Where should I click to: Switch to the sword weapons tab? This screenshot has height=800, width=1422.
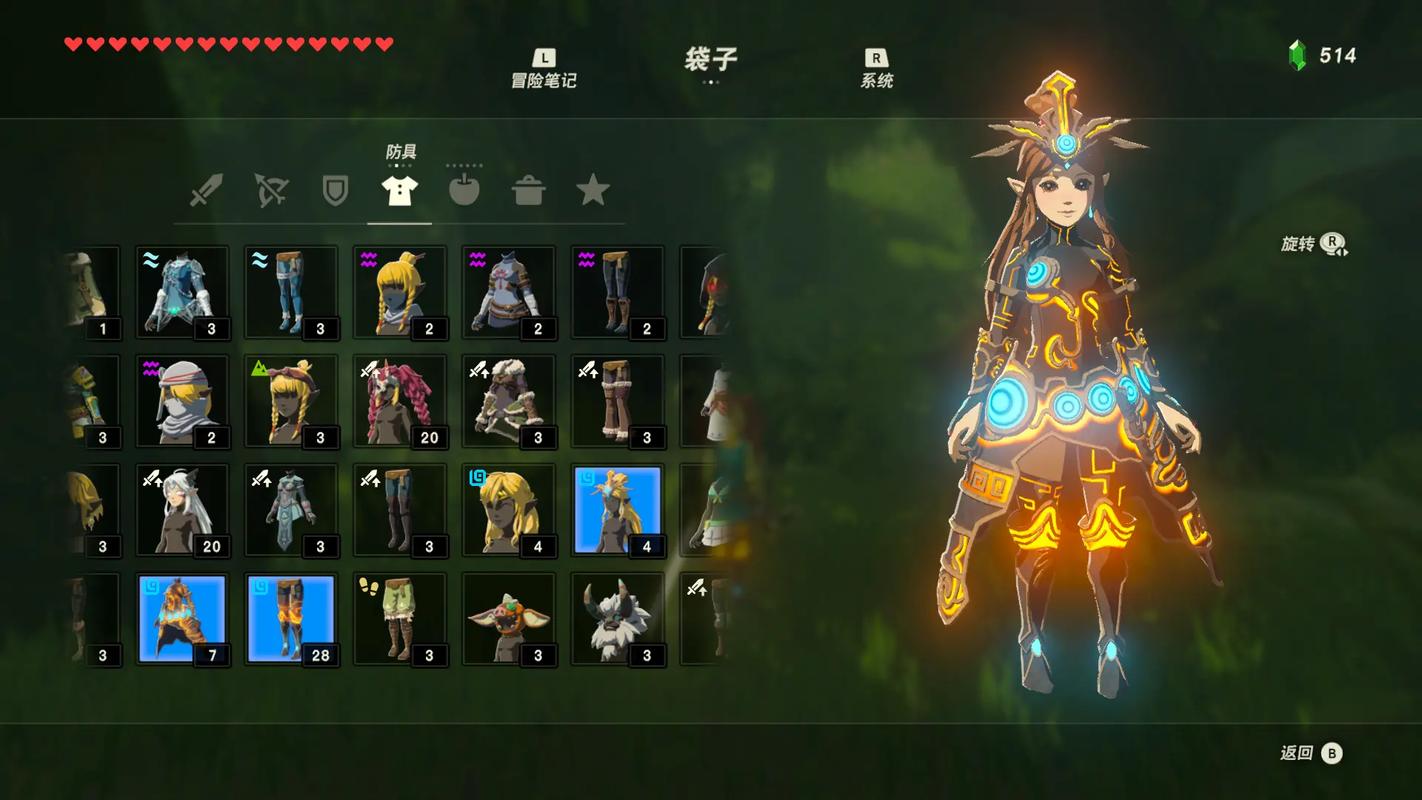[206, 190]
